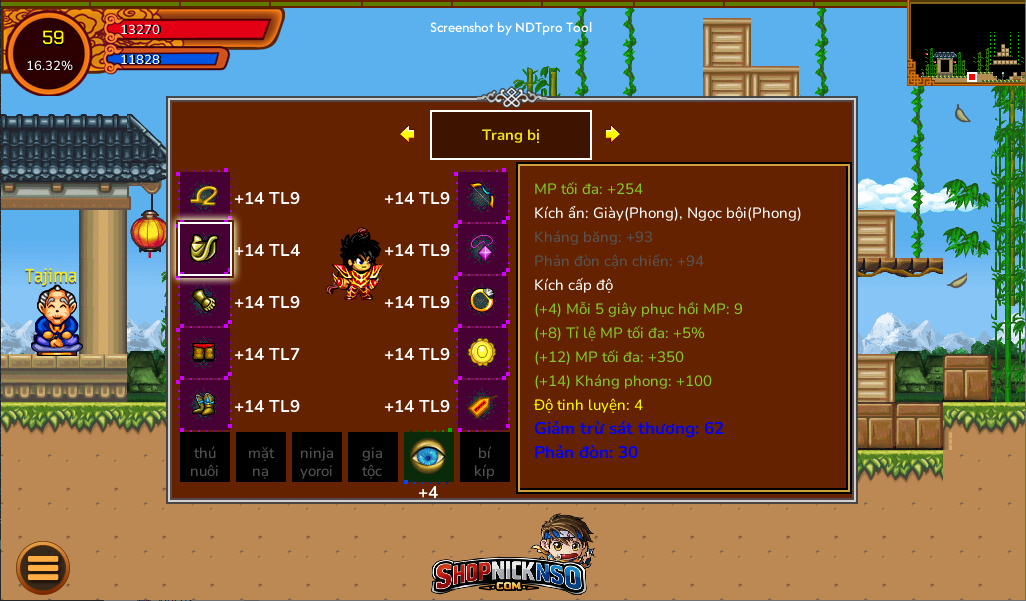Select the red pants equipment slot
Viewport: 1026px width, 601px height.
click(x=205, y=354)
